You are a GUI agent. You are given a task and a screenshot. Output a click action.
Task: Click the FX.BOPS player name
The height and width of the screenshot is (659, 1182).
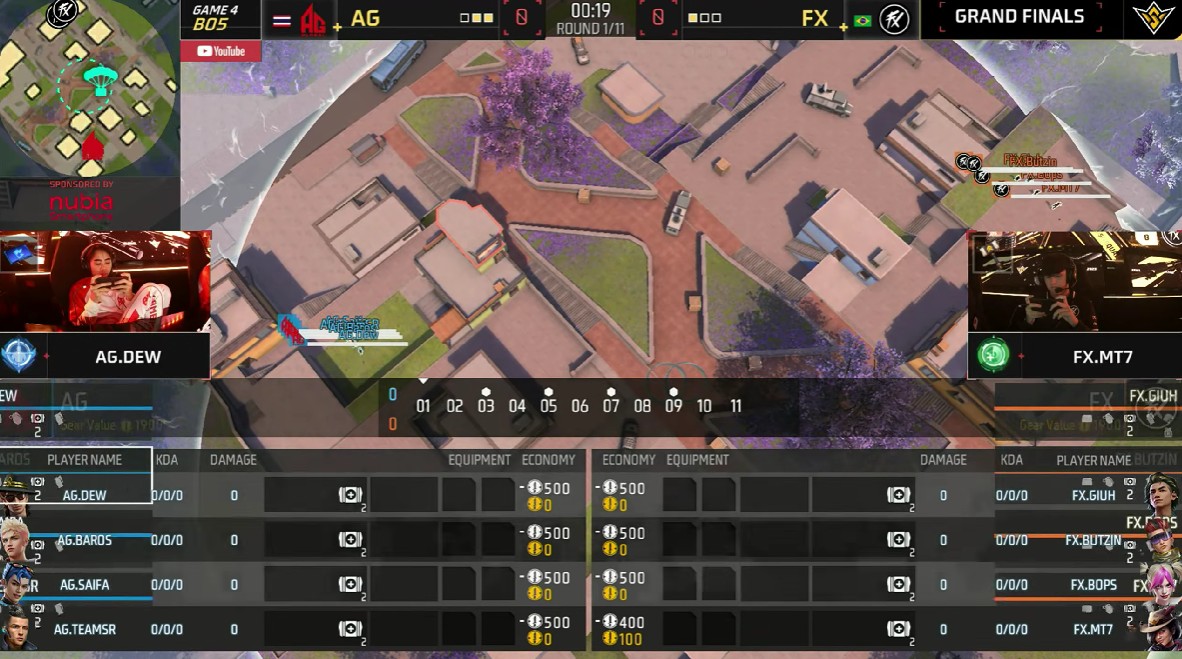(1093, 585)
